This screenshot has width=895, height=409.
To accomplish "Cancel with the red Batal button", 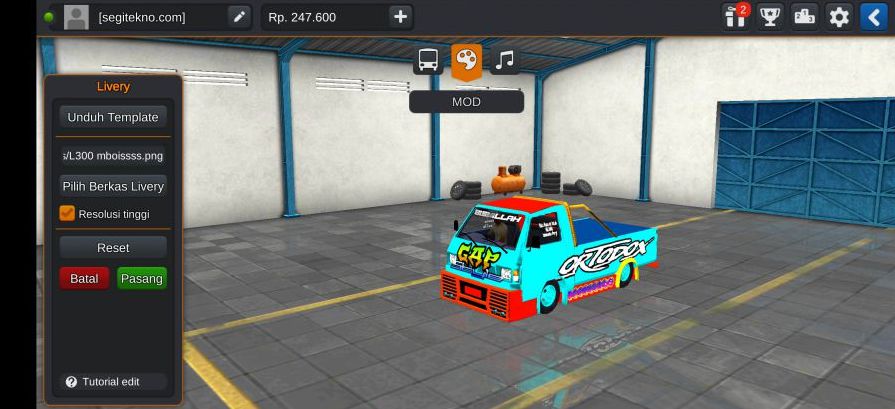I will point(84,278).
